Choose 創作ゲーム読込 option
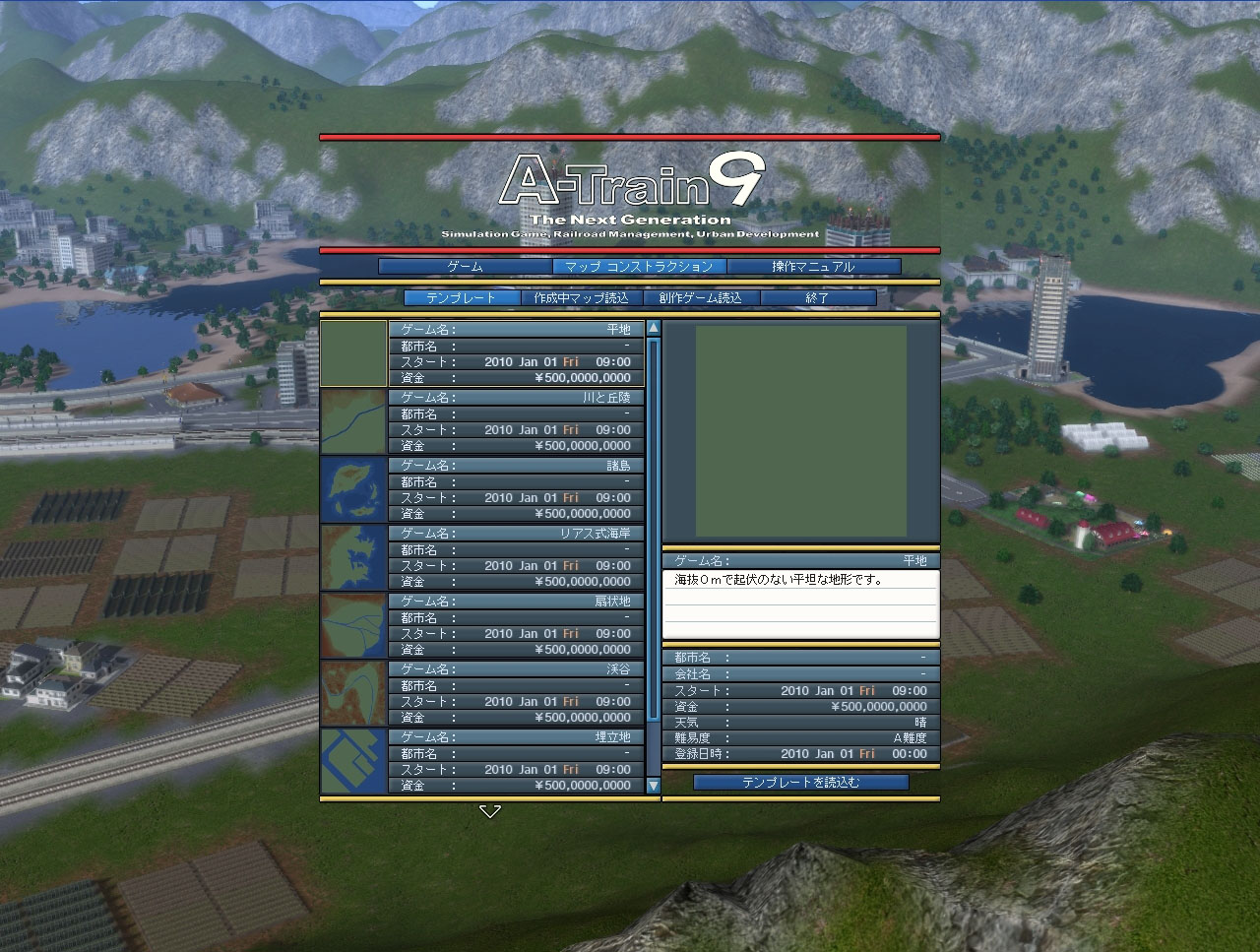 pyautogui.click(x=700, y=298)
